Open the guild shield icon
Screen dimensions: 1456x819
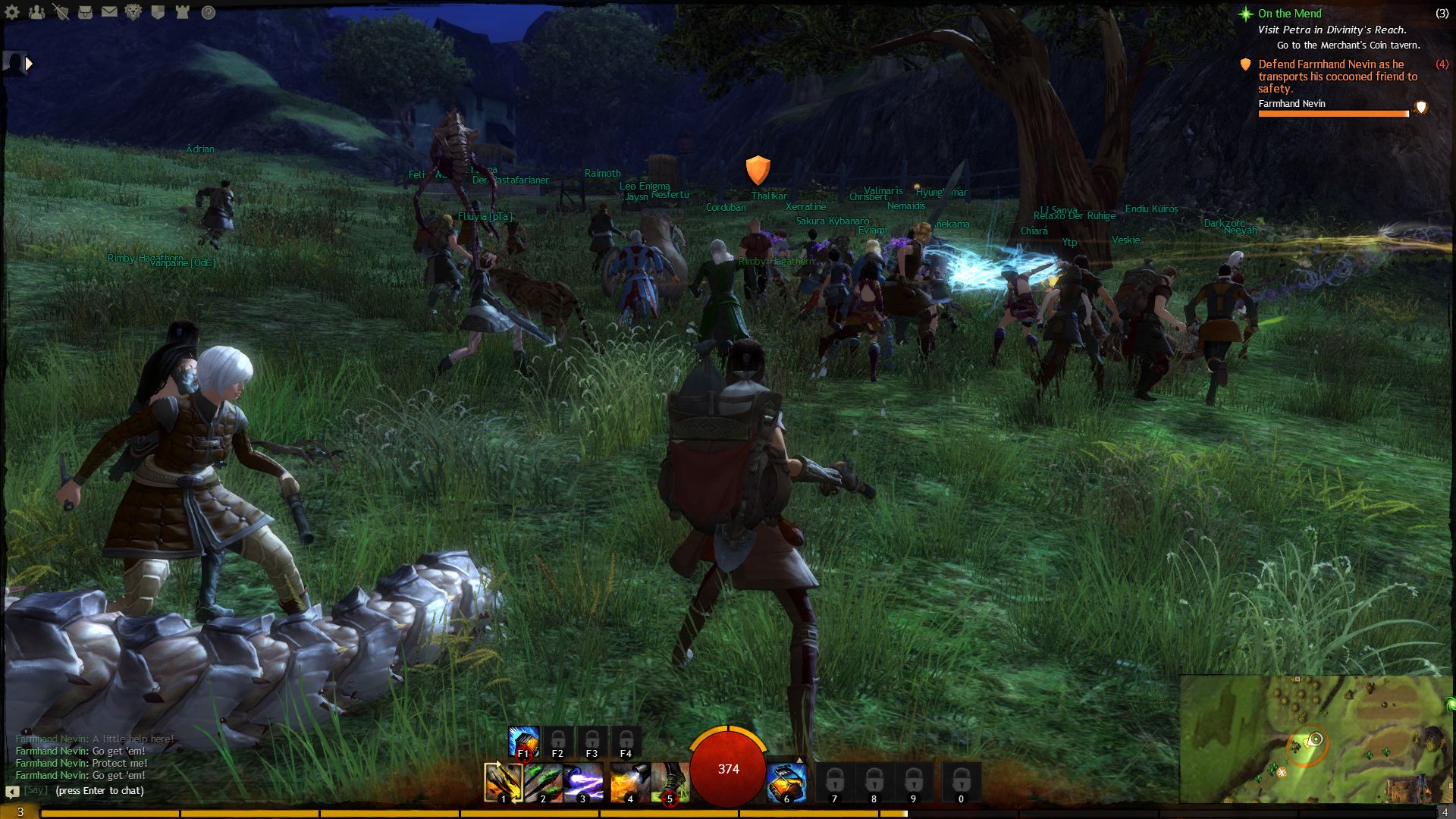coord(158,12)
